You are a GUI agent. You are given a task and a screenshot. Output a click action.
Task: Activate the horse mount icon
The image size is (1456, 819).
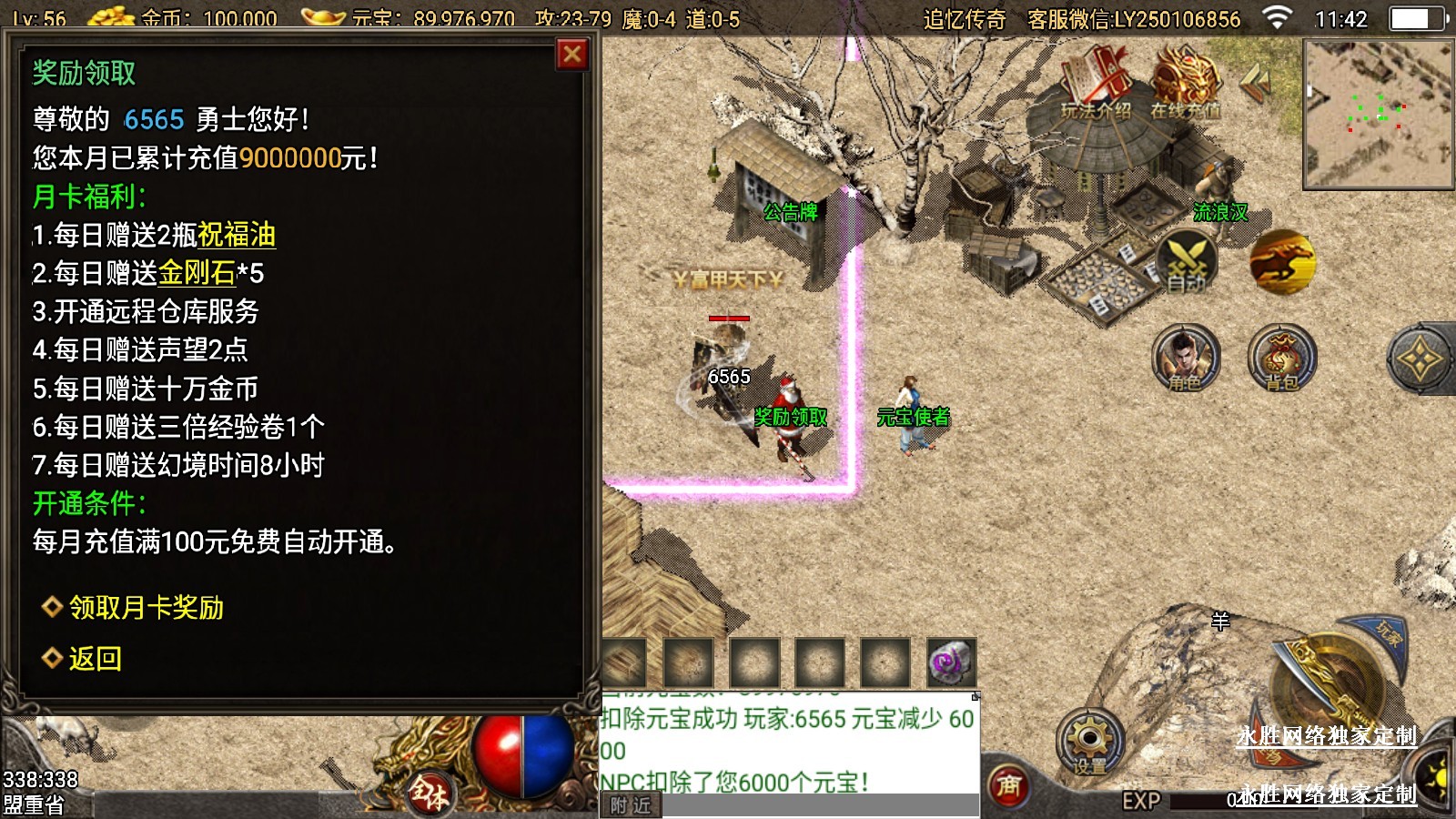(x=1281, y=262)
